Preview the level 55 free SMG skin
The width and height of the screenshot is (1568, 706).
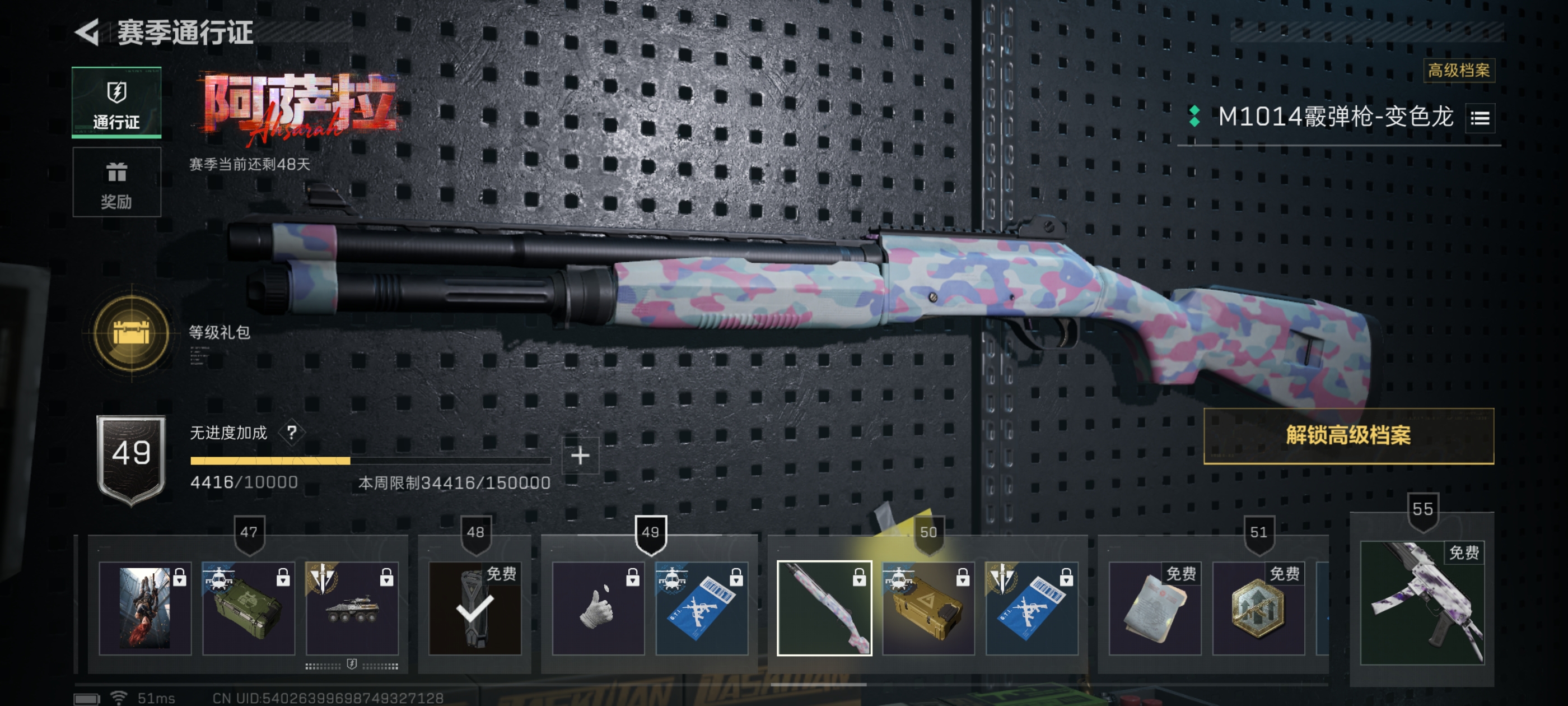pyautogui.click(x=1422, y=603)
